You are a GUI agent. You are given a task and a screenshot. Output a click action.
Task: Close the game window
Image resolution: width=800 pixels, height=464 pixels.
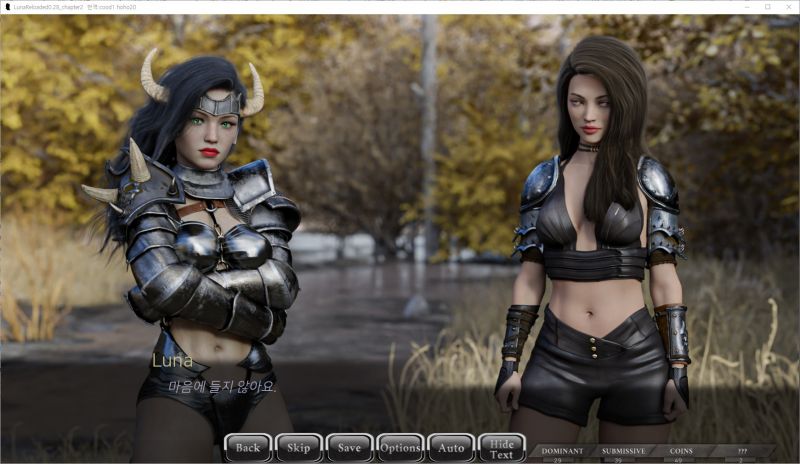787,6
